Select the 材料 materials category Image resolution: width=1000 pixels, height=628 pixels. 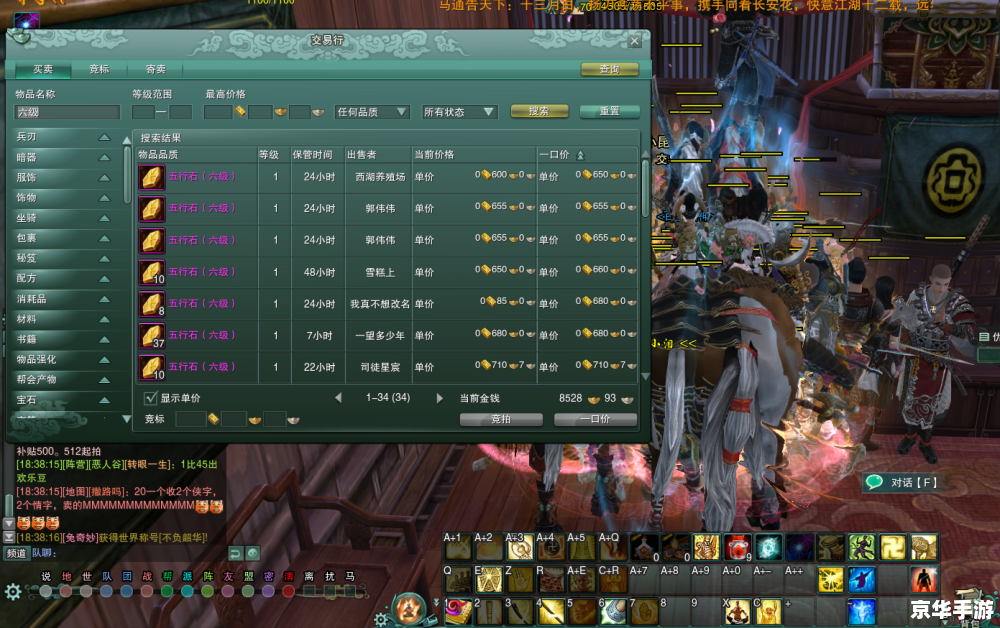tap(62, 319)
